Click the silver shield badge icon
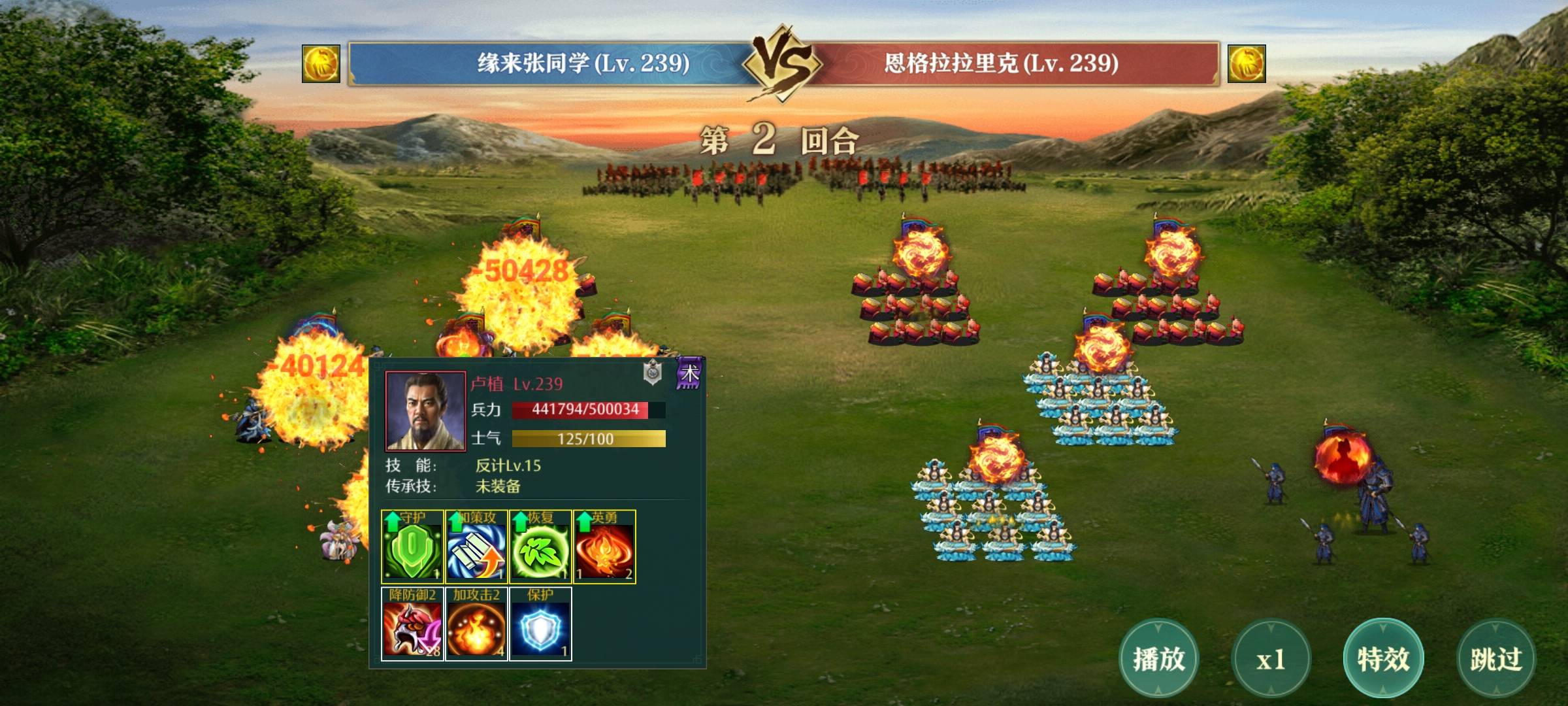This screenshot has height=706, width=1568. click(653, 373)
